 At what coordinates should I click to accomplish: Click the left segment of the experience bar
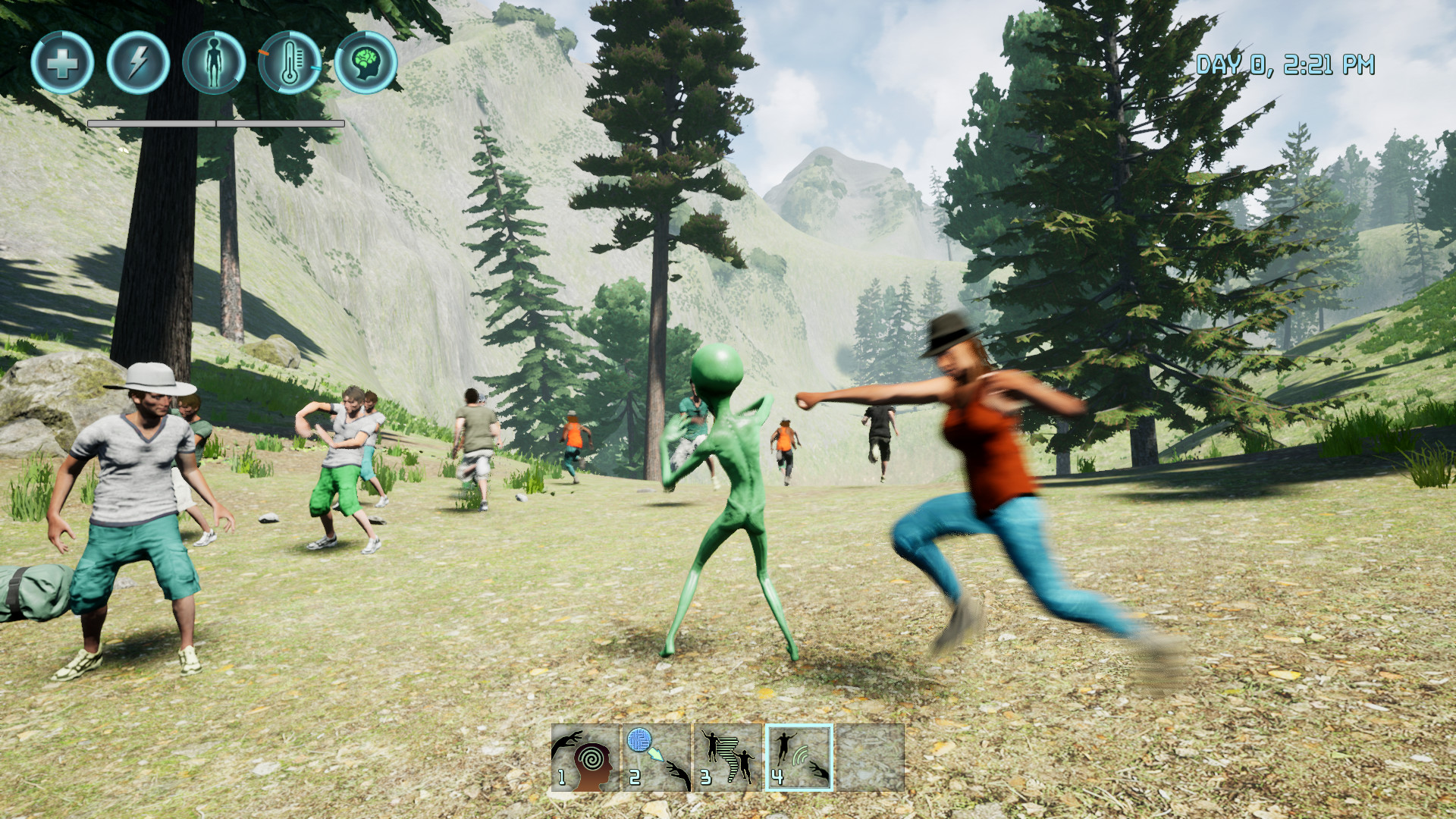tap(152, 121)
